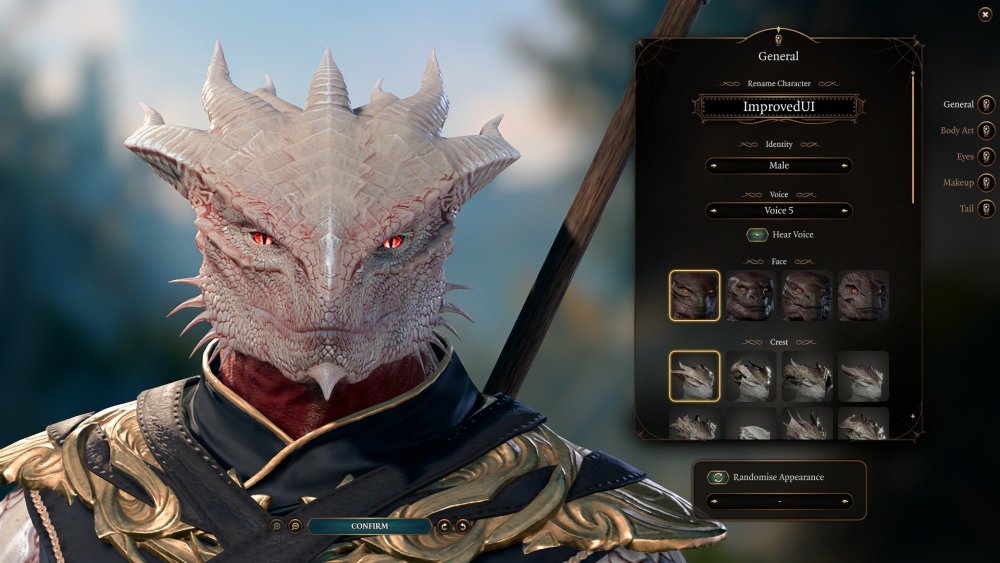Go back to the voice before Voice 5
The height and width of the screenshot is (563, 1000).
(713, 211)
